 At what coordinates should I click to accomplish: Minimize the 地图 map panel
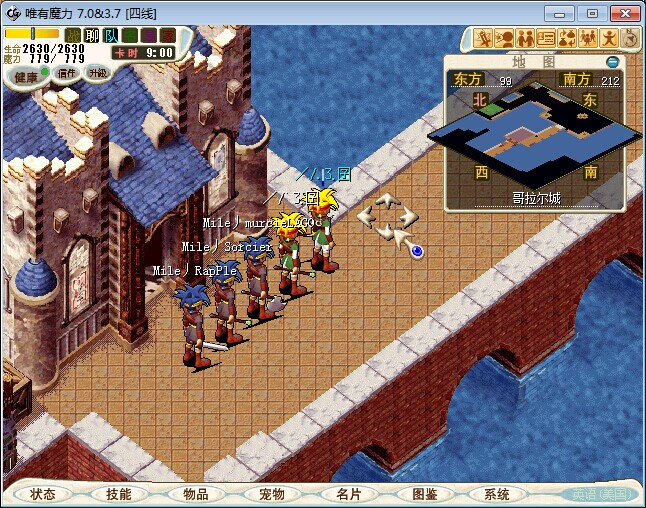pos(613,61)
